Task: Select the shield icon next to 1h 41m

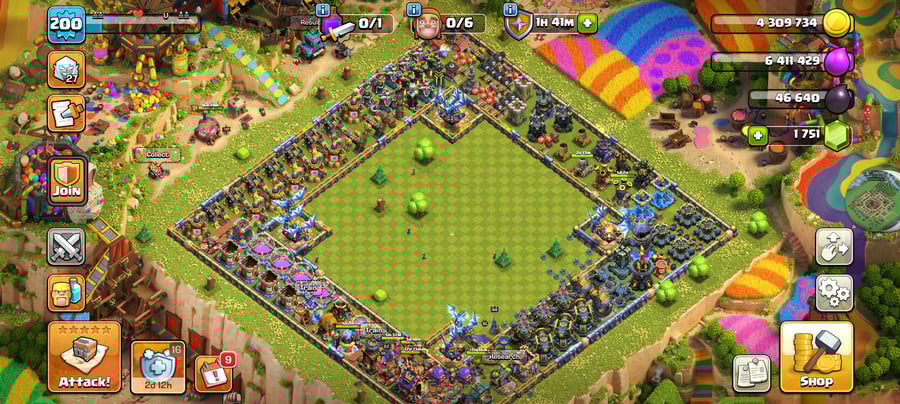Action: [x=518, y=24]
